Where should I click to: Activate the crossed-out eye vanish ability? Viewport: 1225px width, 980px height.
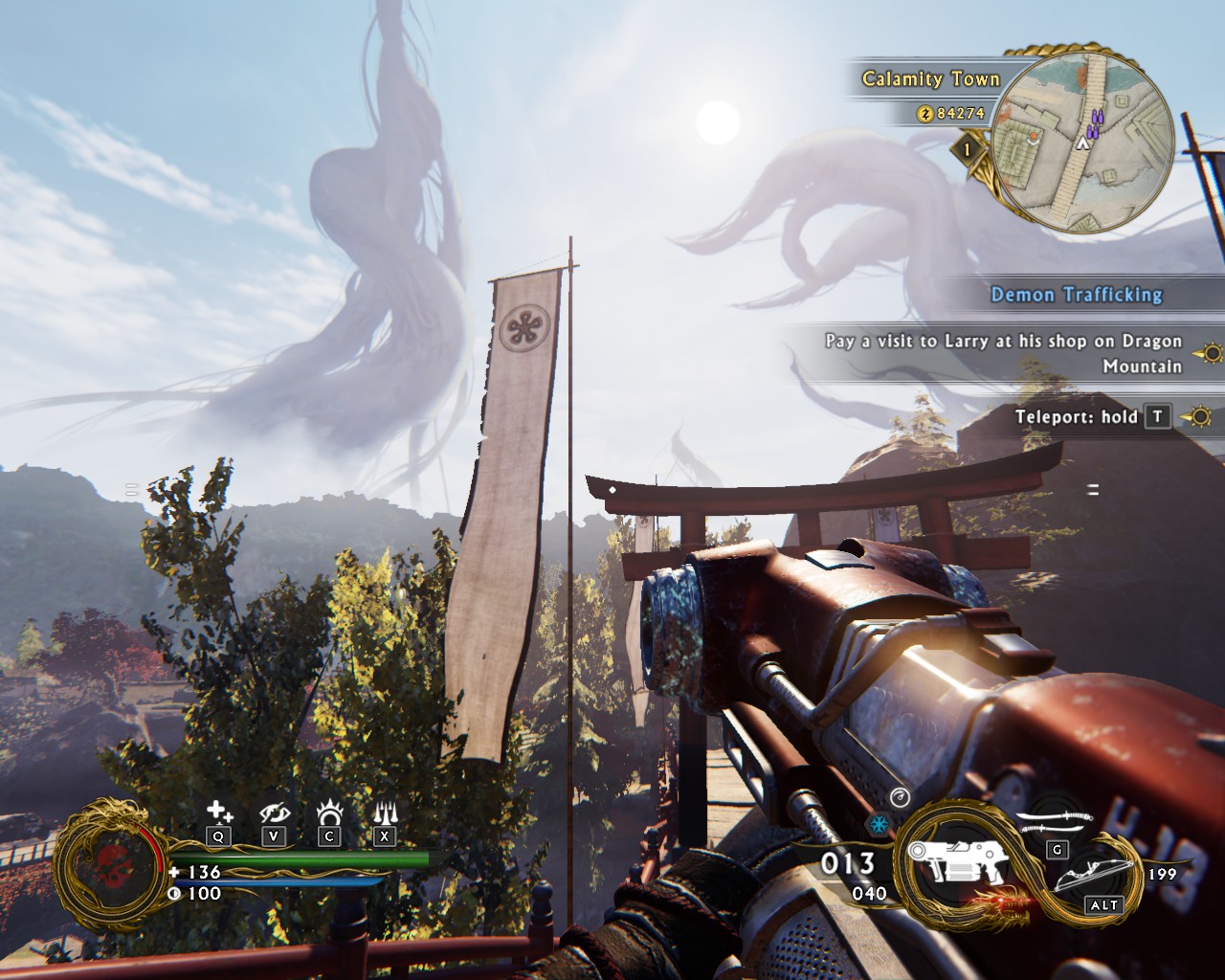275,813
